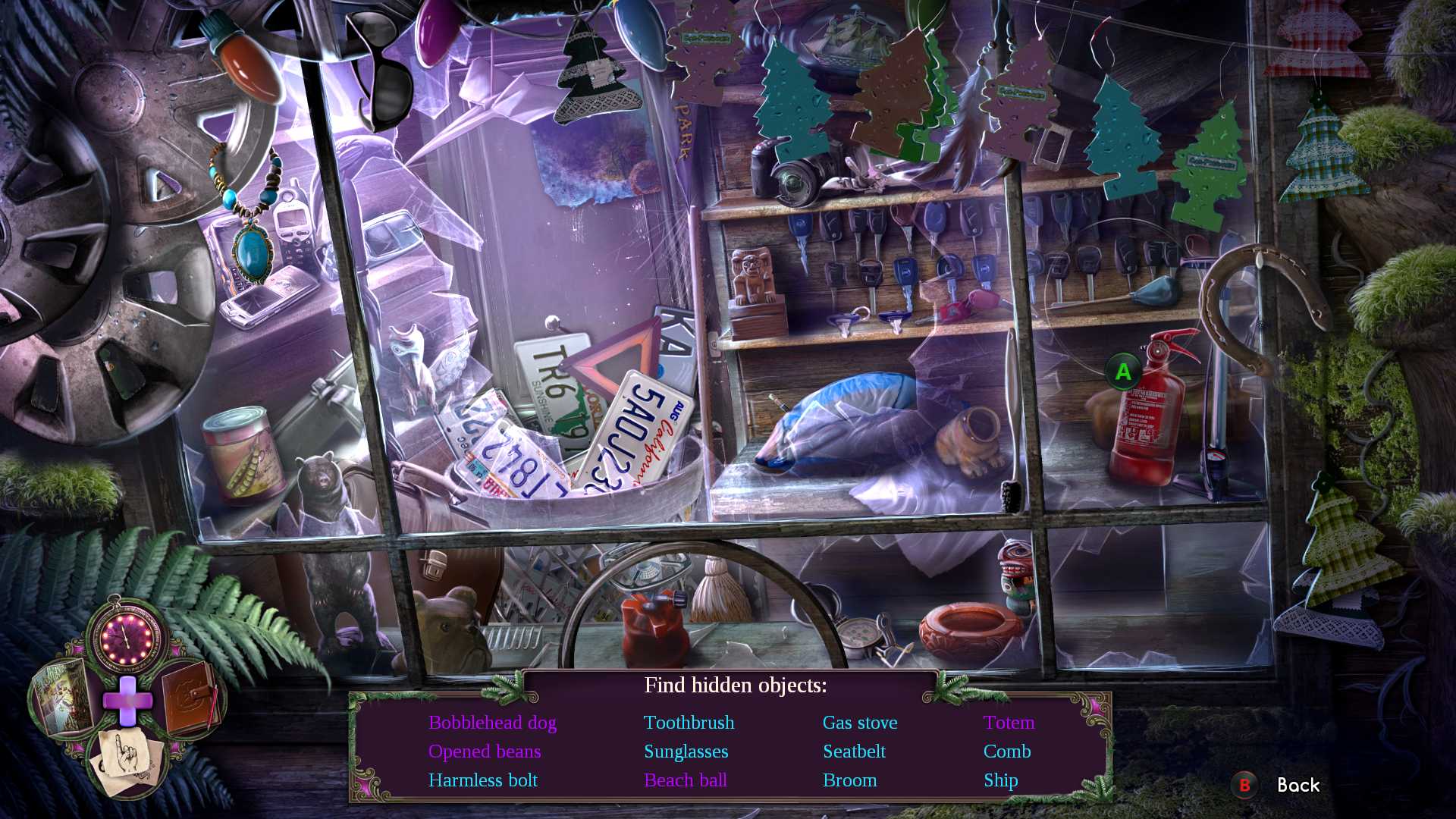The width and height of the screenshot is (1456, 819).
Task: Choose Harmless bolt from the list
Action: pos(482,780)
